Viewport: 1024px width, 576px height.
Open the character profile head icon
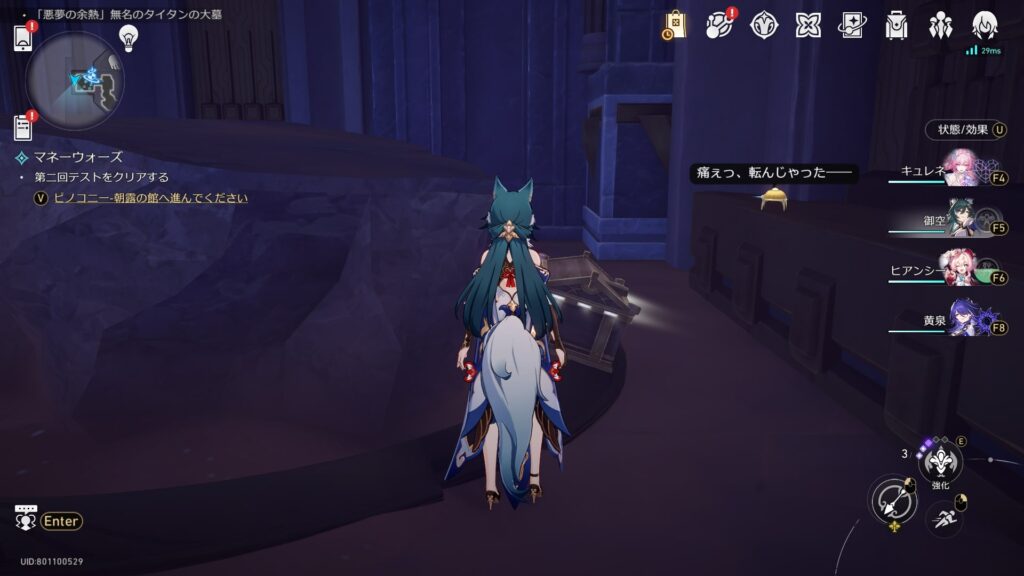coord(985,25)
